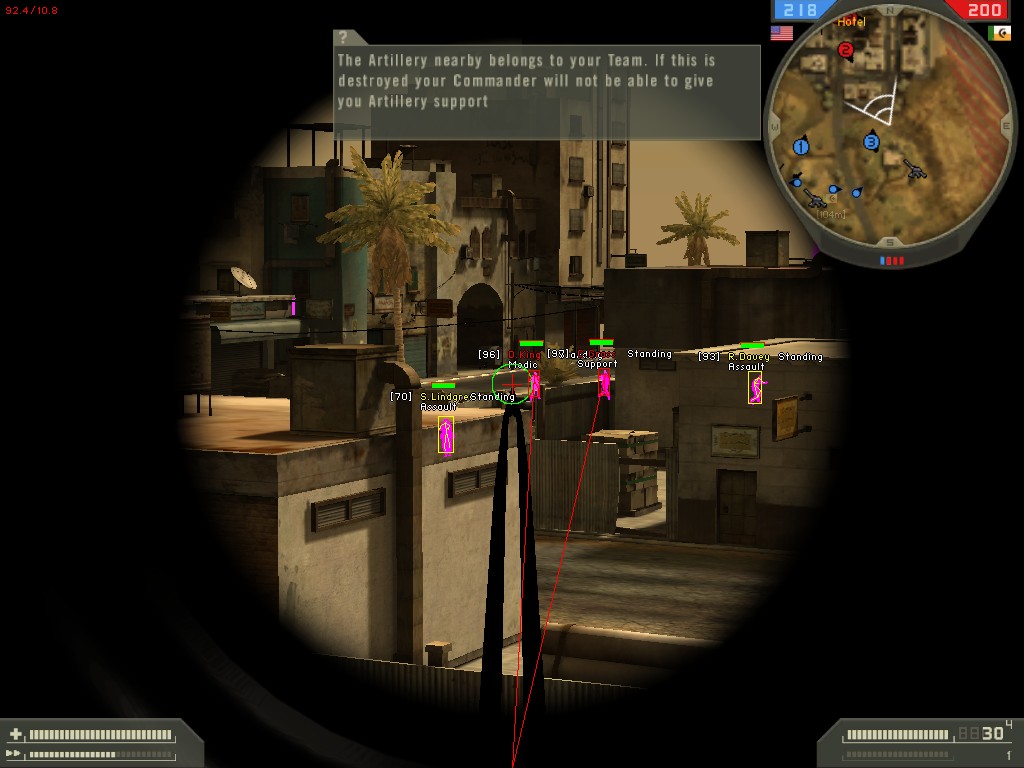Image resolution: width=1024 pixels, height=768 pixels.
Task: Select red control point 2 near Hotel
Action: point(846,49)
